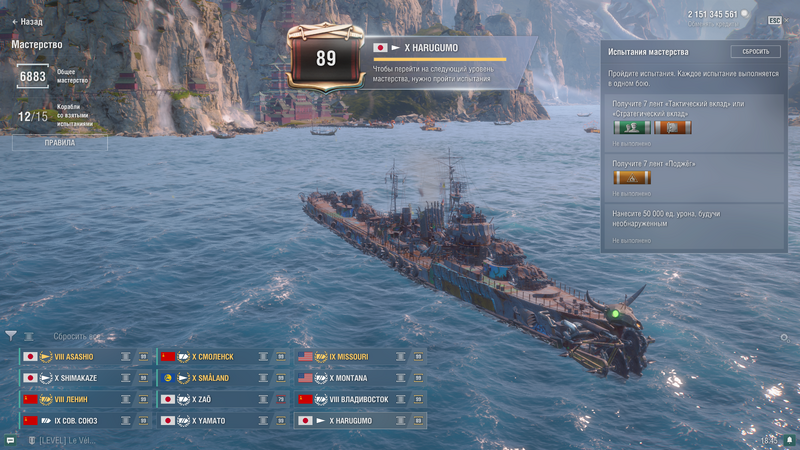The width and height of the screenshot is (800, 450).
Task: Go back with the Назад button
Action: tap(27, 21)
